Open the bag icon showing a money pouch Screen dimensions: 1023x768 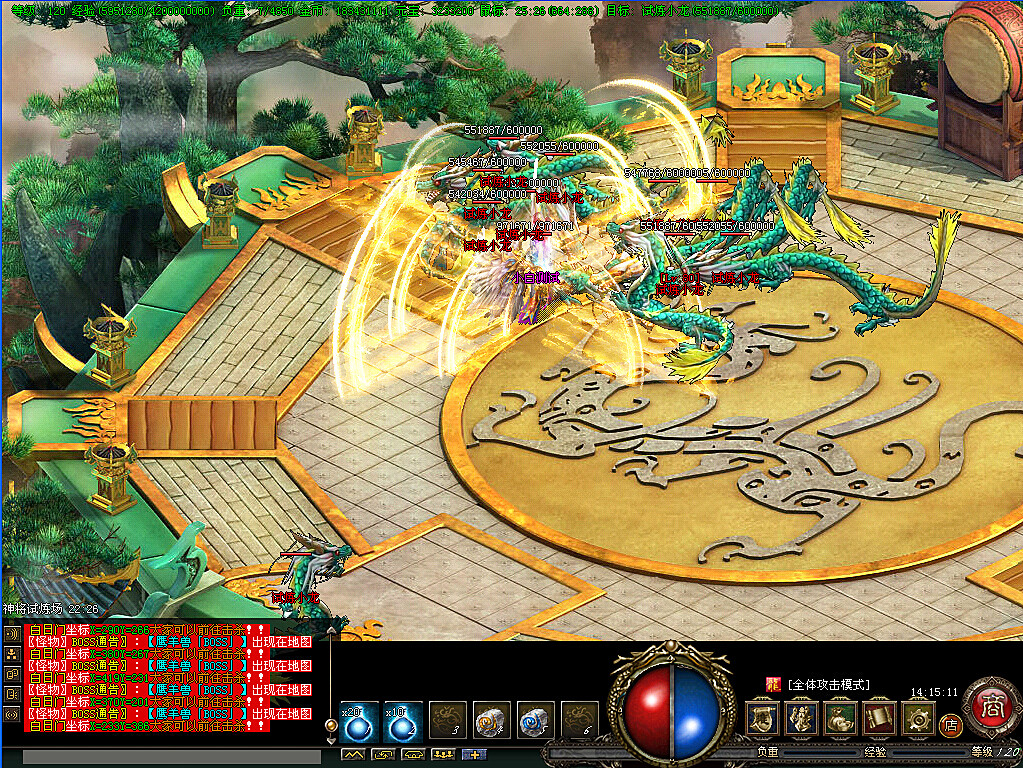pyautogui.click(x=840, y=717)
